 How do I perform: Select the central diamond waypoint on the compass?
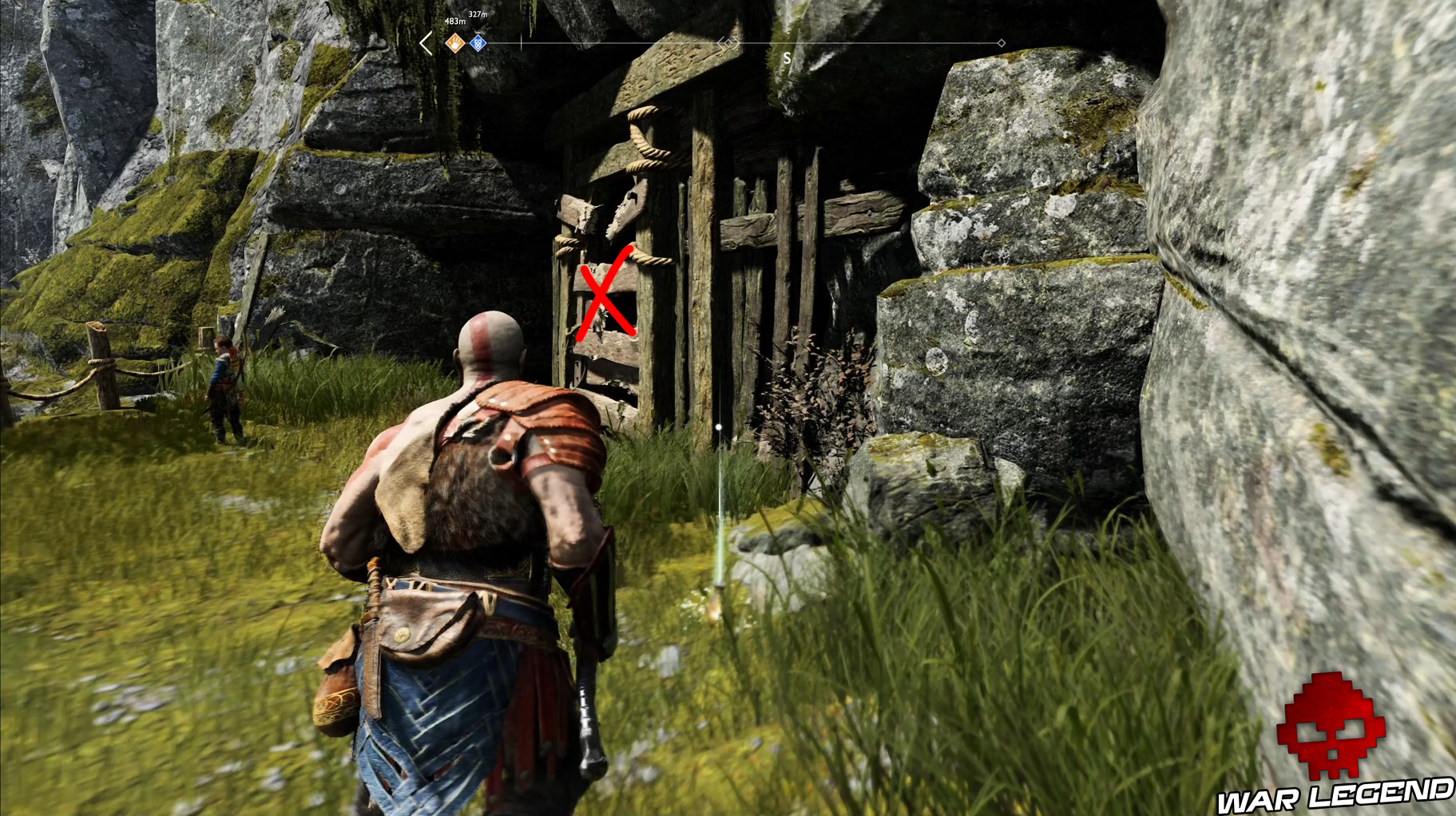728,44
